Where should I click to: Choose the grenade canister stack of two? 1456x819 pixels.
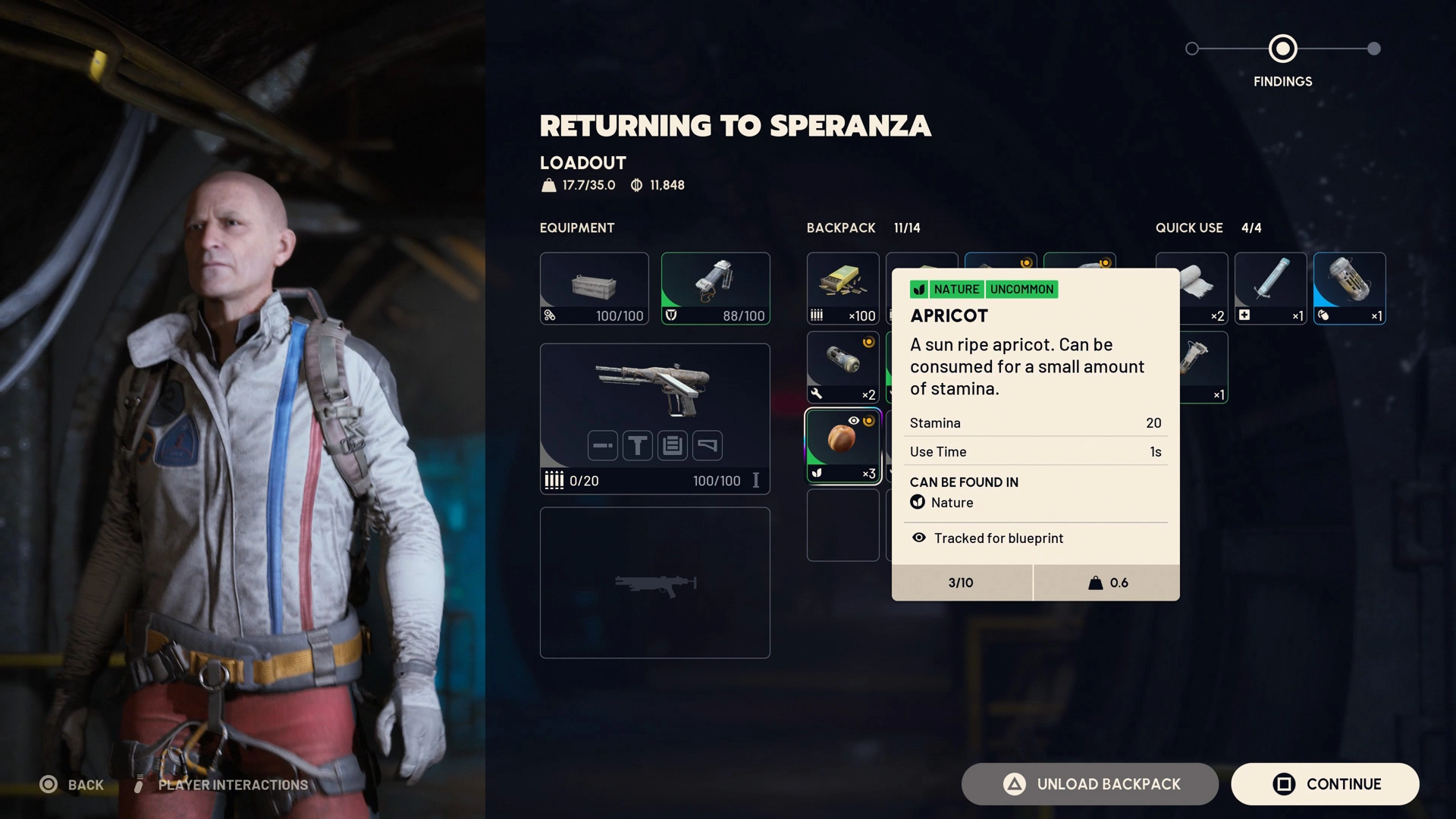coord(843,367)
